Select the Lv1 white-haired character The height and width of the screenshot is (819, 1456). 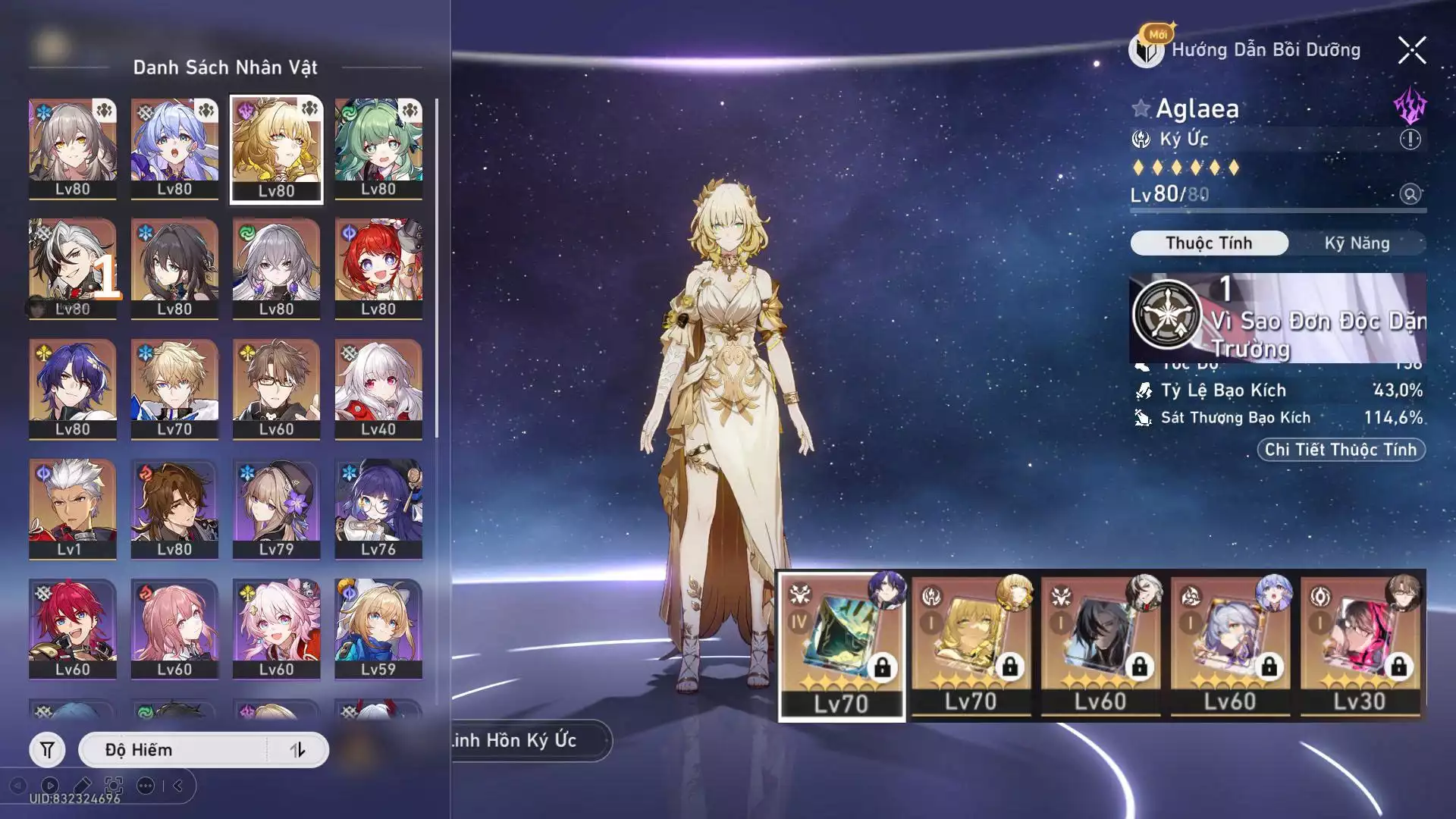tap(73, 508)
